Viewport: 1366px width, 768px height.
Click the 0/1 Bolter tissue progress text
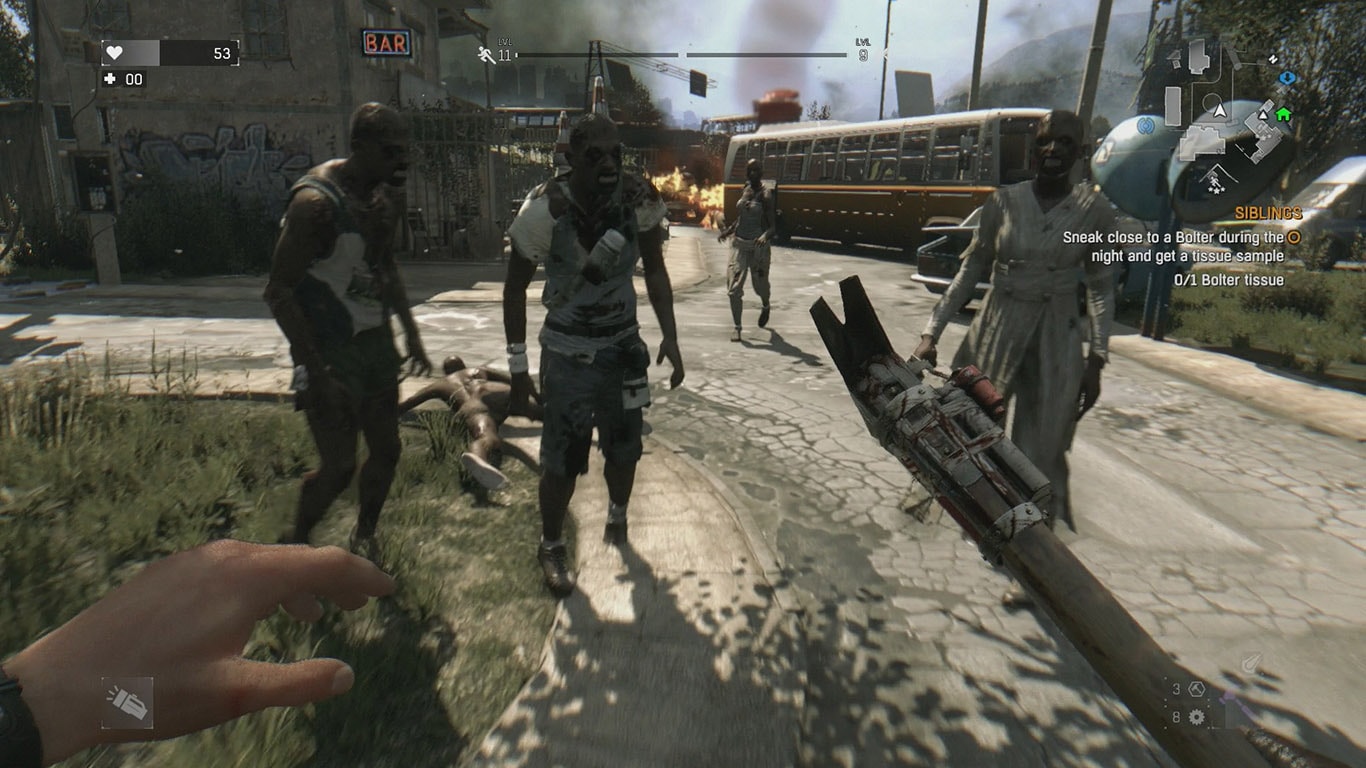(1229, 278)
